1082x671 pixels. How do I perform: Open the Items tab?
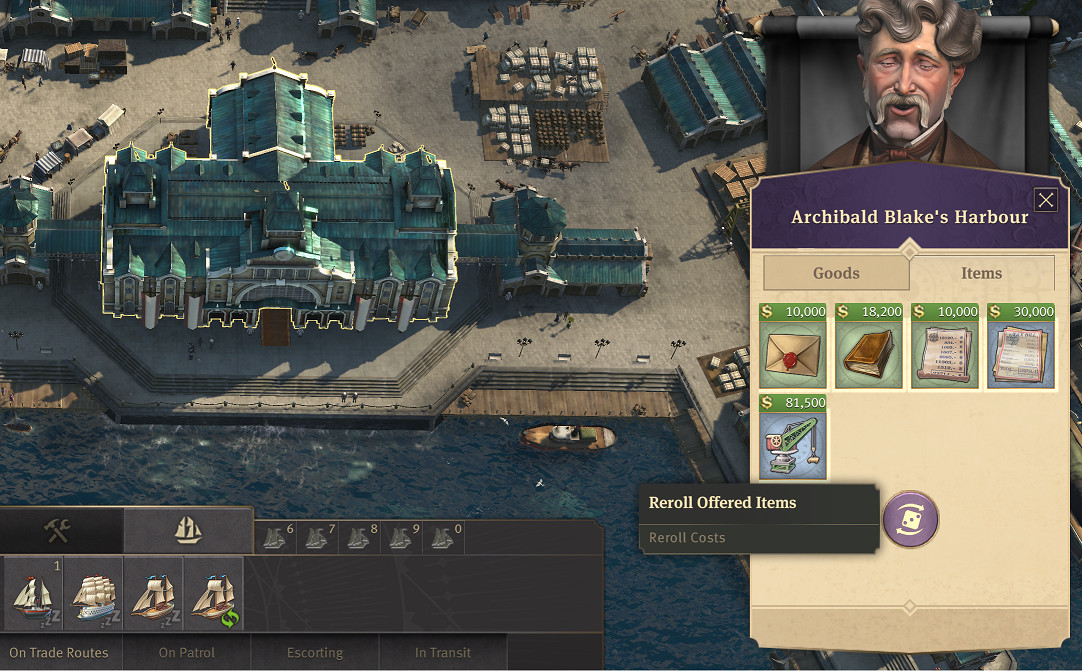pos(981,273)
